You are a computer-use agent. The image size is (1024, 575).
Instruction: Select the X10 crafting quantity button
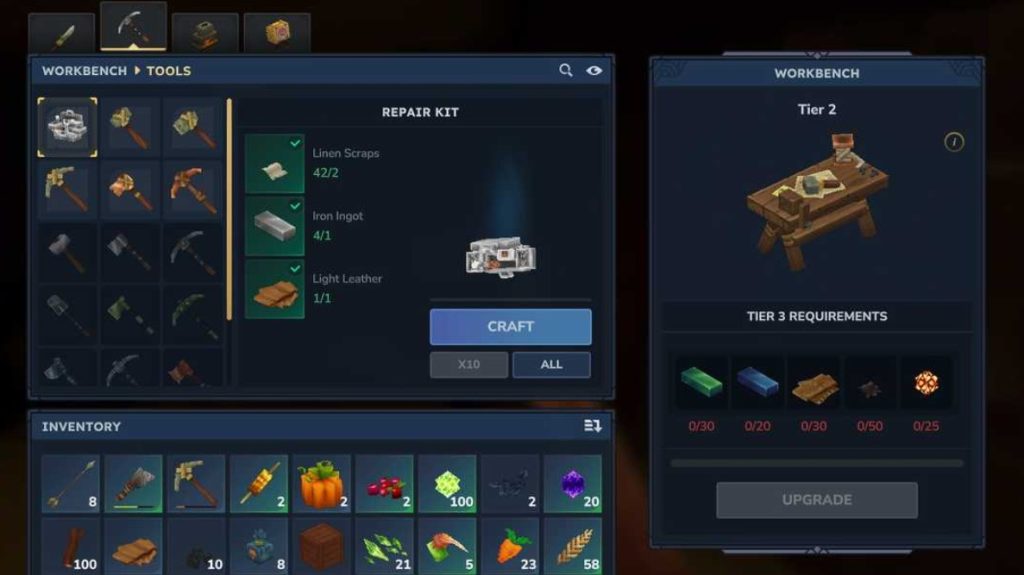tap(468, 365)
